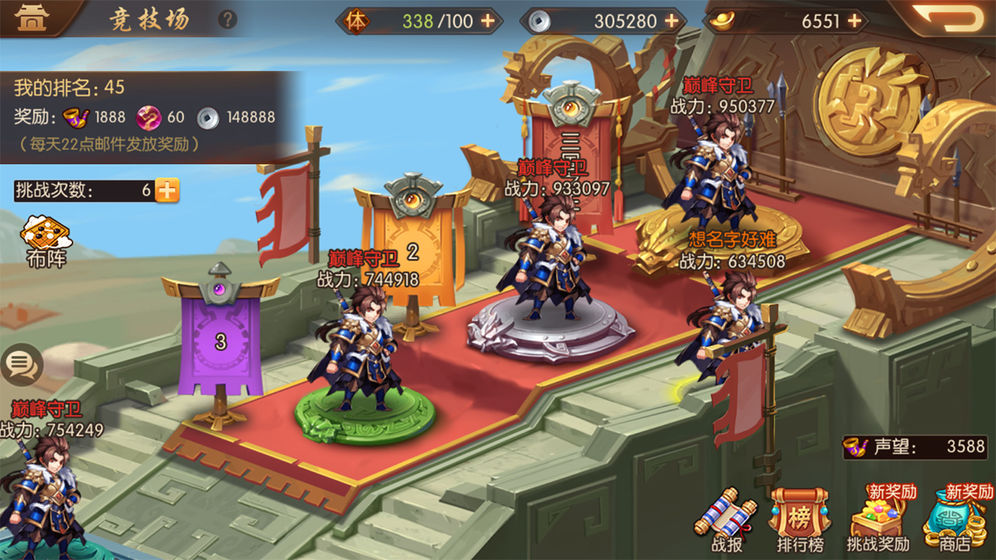996x560 pixels.
Task: Open the 战报 battle report
Action: [x=727, y=518]
